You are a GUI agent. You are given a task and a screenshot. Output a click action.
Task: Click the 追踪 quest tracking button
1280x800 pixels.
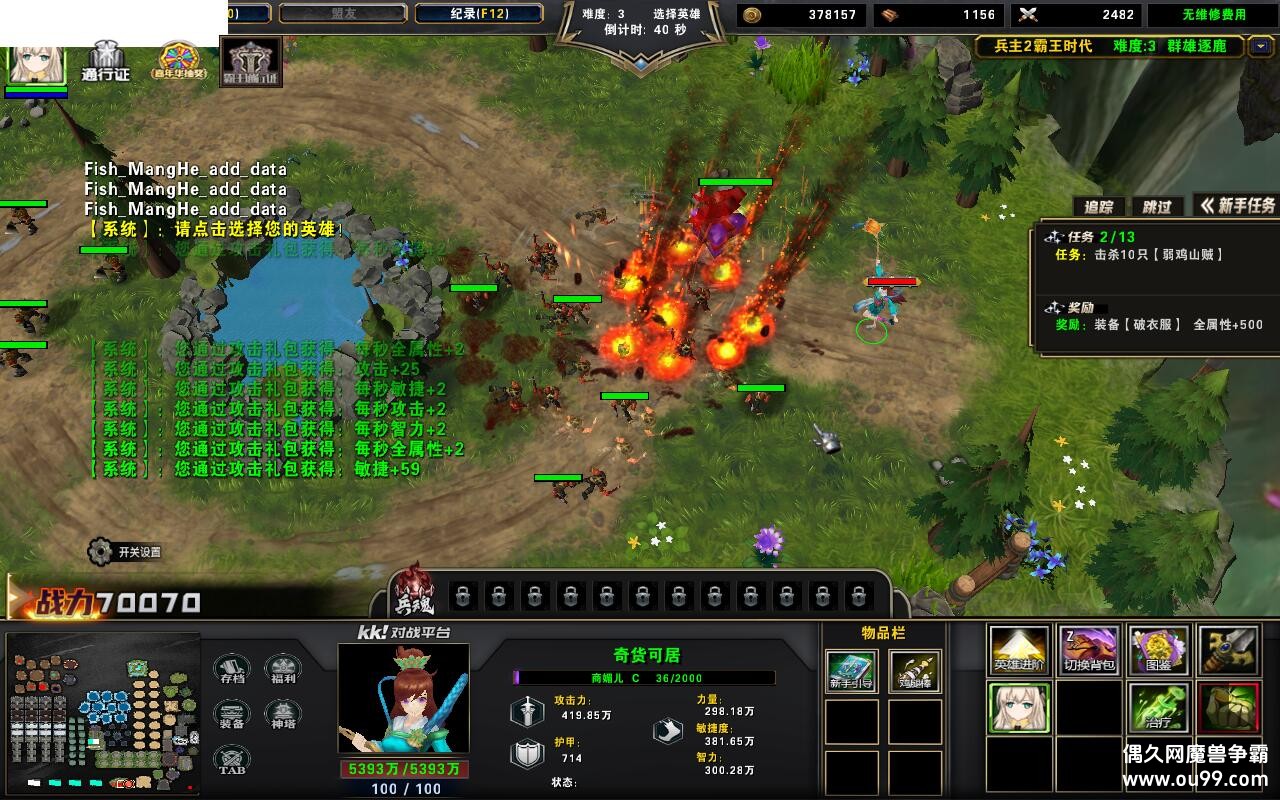click(x=1099, y=206)
